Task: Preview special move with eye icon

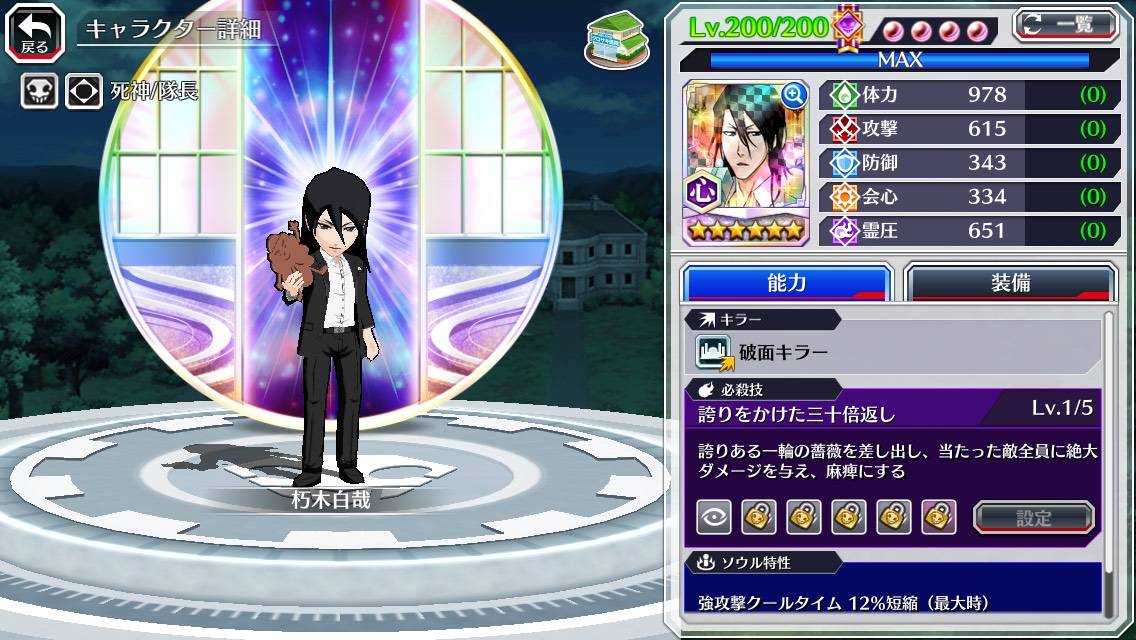Action: [x=713, y=517]
